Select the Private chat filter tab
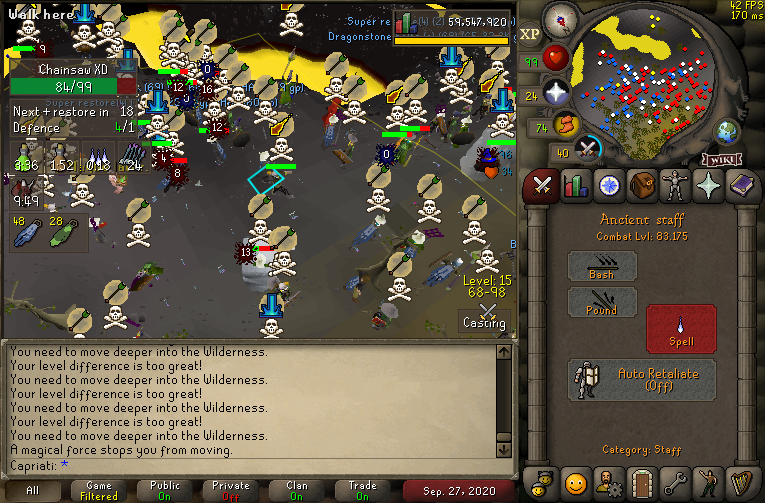Viewport: 765px width, 503px height. tap(231, 490)
